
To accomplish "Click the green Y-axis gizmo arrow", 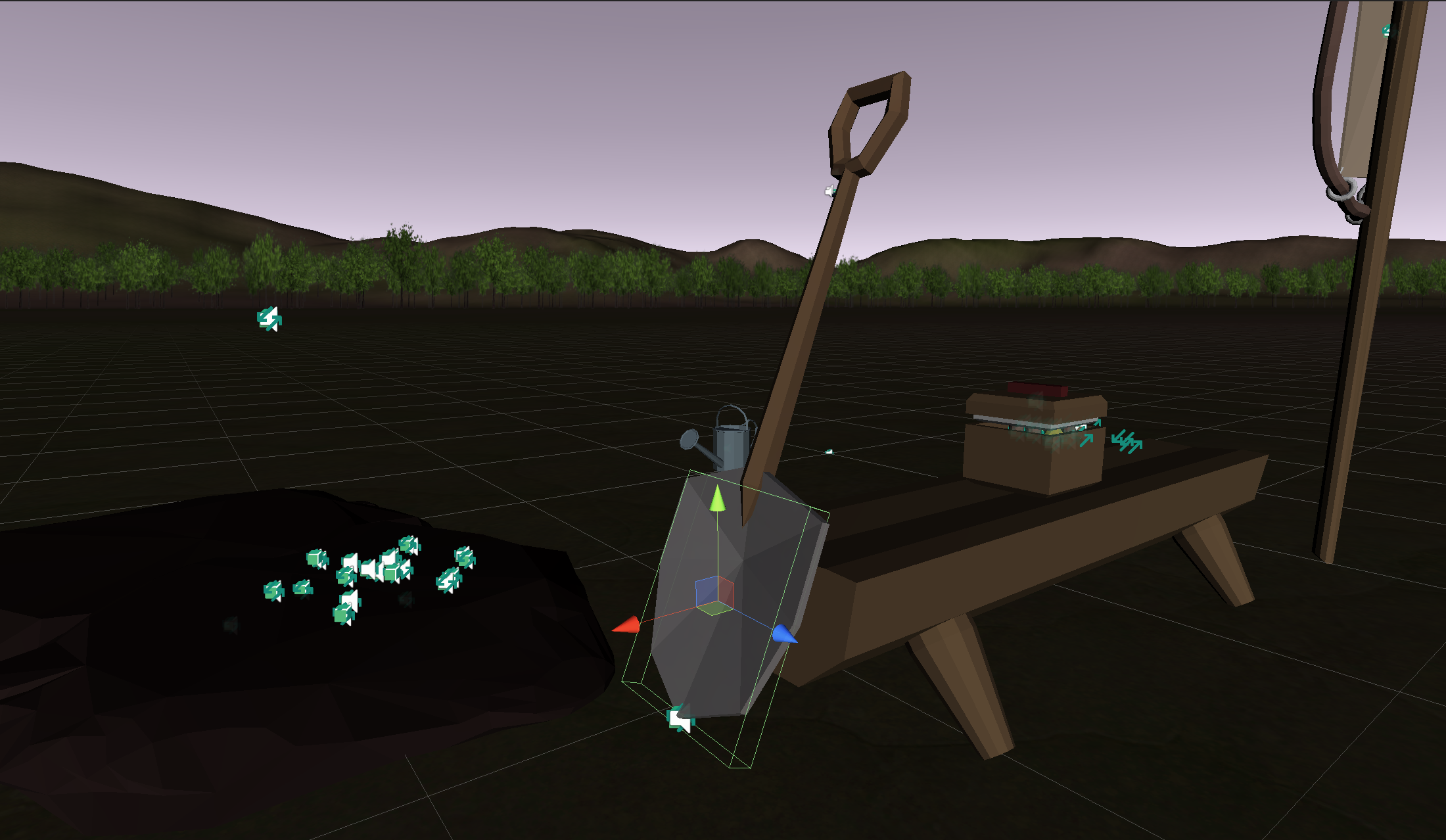I will click(717, 499).
